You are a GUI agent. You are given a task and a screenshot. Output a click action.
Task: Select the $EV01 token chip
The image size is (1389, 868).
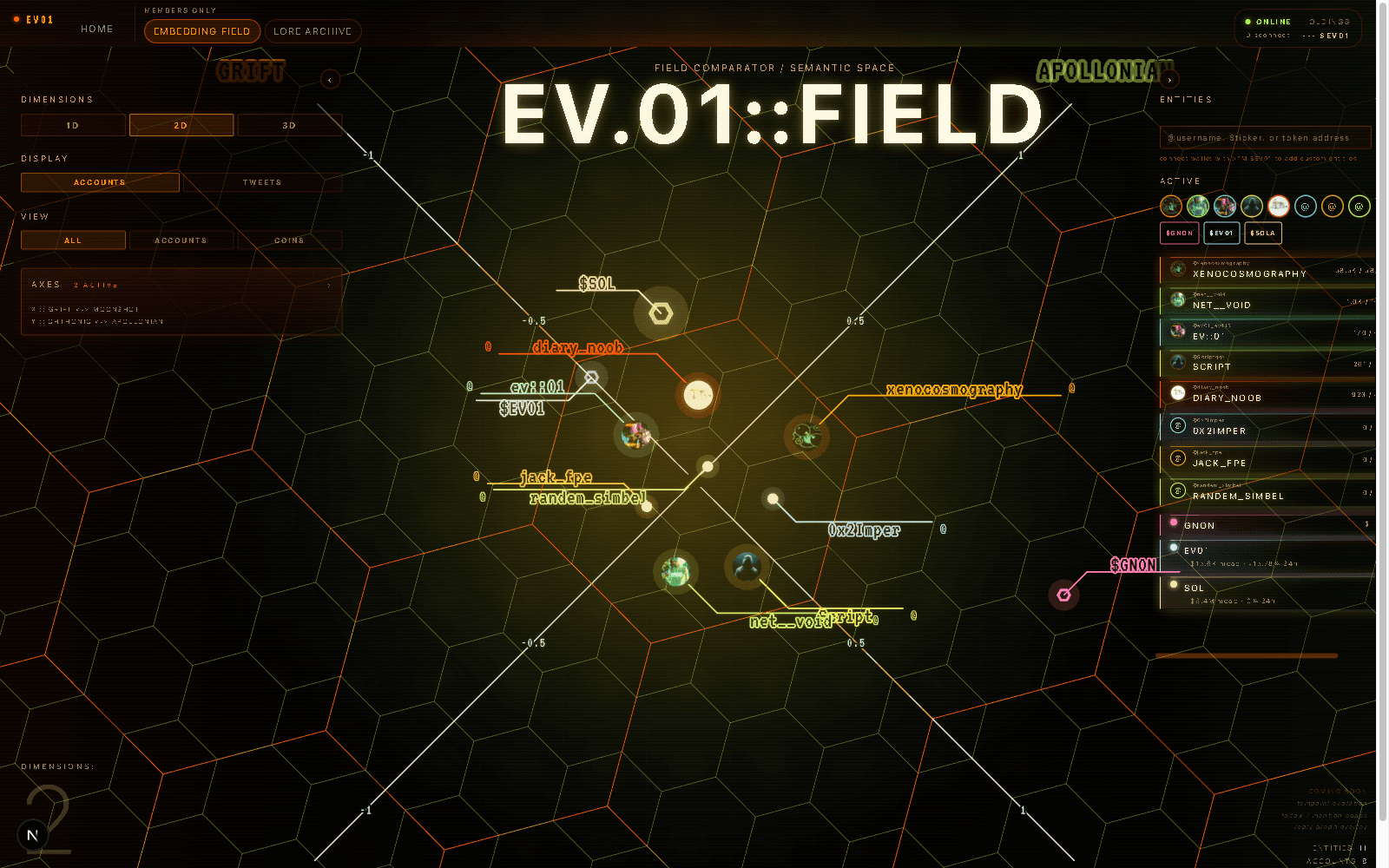pyautogui.click(x=1221, y=233)
